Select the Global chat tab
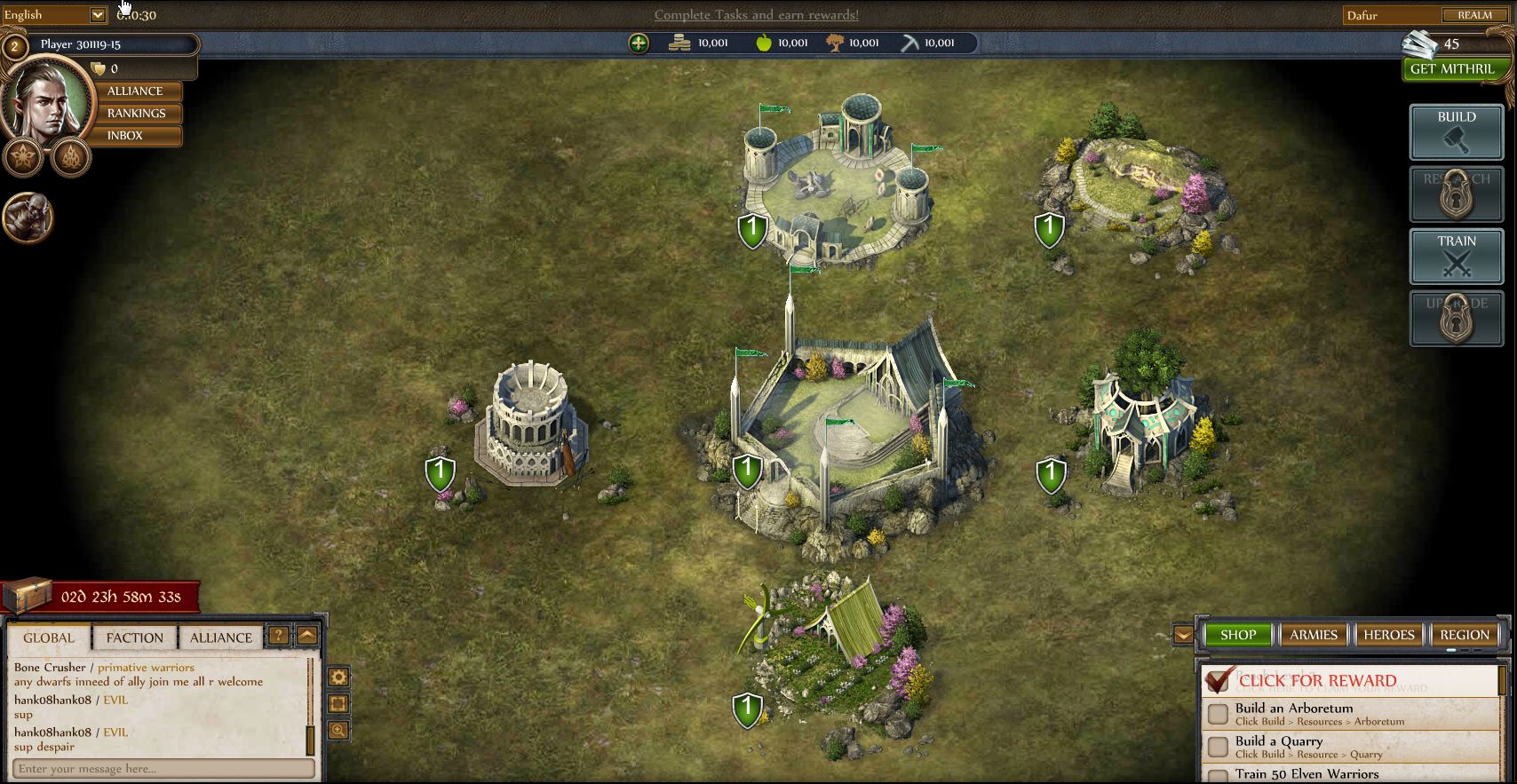The image size is (1517, 784). [49, 637]
